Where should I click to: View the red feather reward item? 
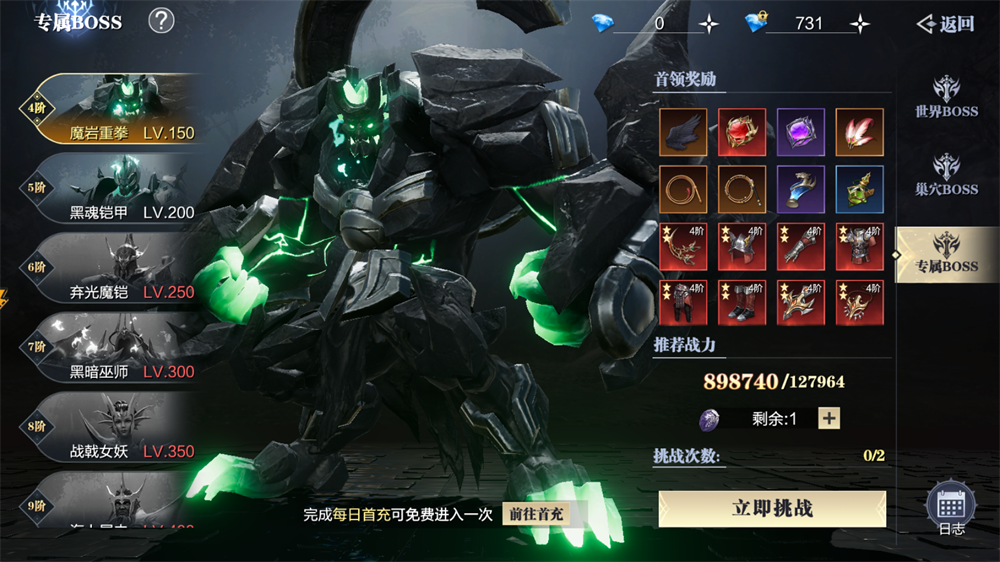(860, 132)
